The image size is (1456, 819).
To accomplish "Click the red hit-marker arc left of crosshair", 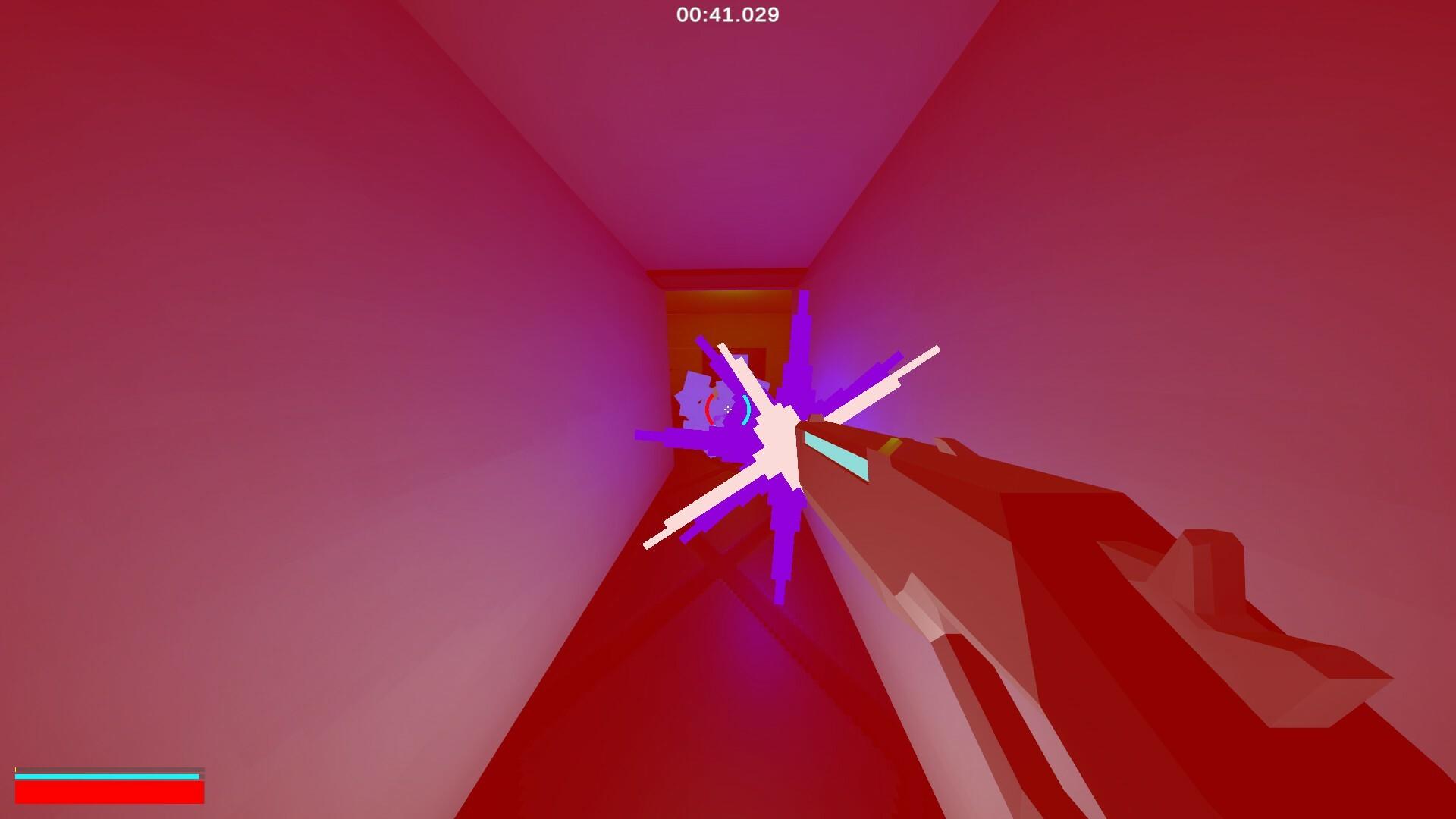I will 710,409.
